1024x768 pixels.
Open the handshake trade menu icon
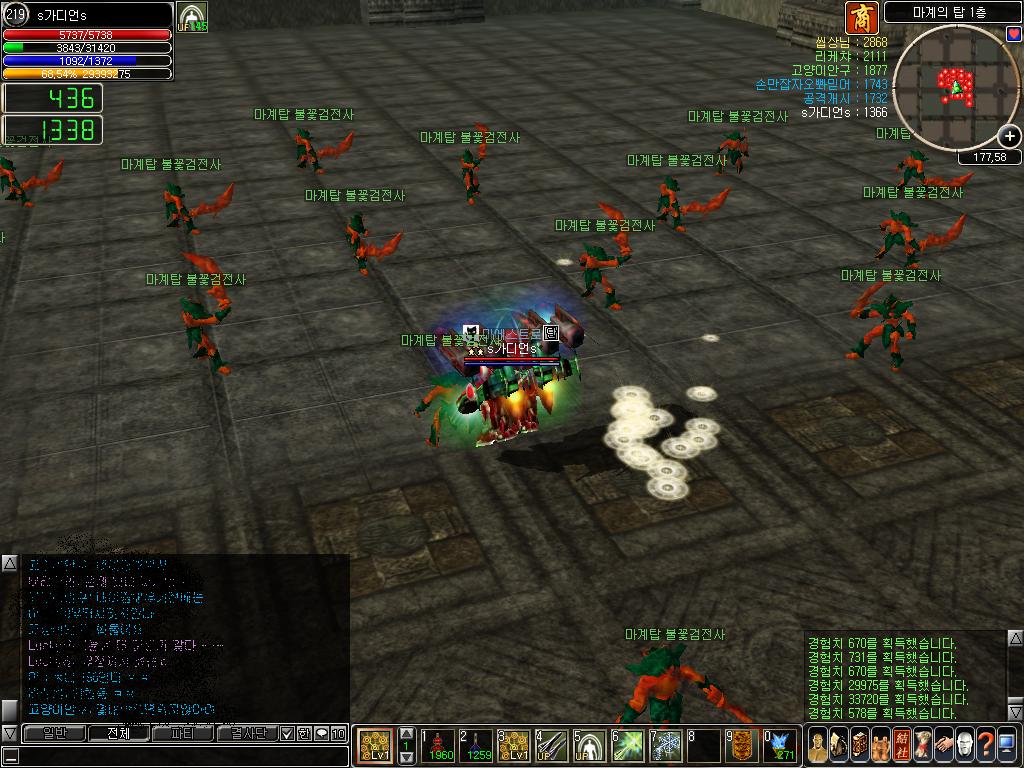click(942, 745)
